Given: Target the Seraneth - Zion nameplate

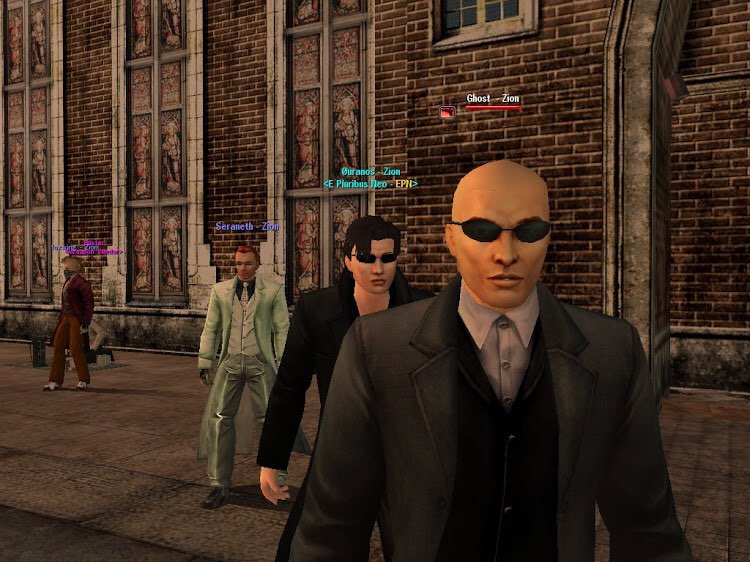Looking at the screenshot, I should click(x=247, y=227).
